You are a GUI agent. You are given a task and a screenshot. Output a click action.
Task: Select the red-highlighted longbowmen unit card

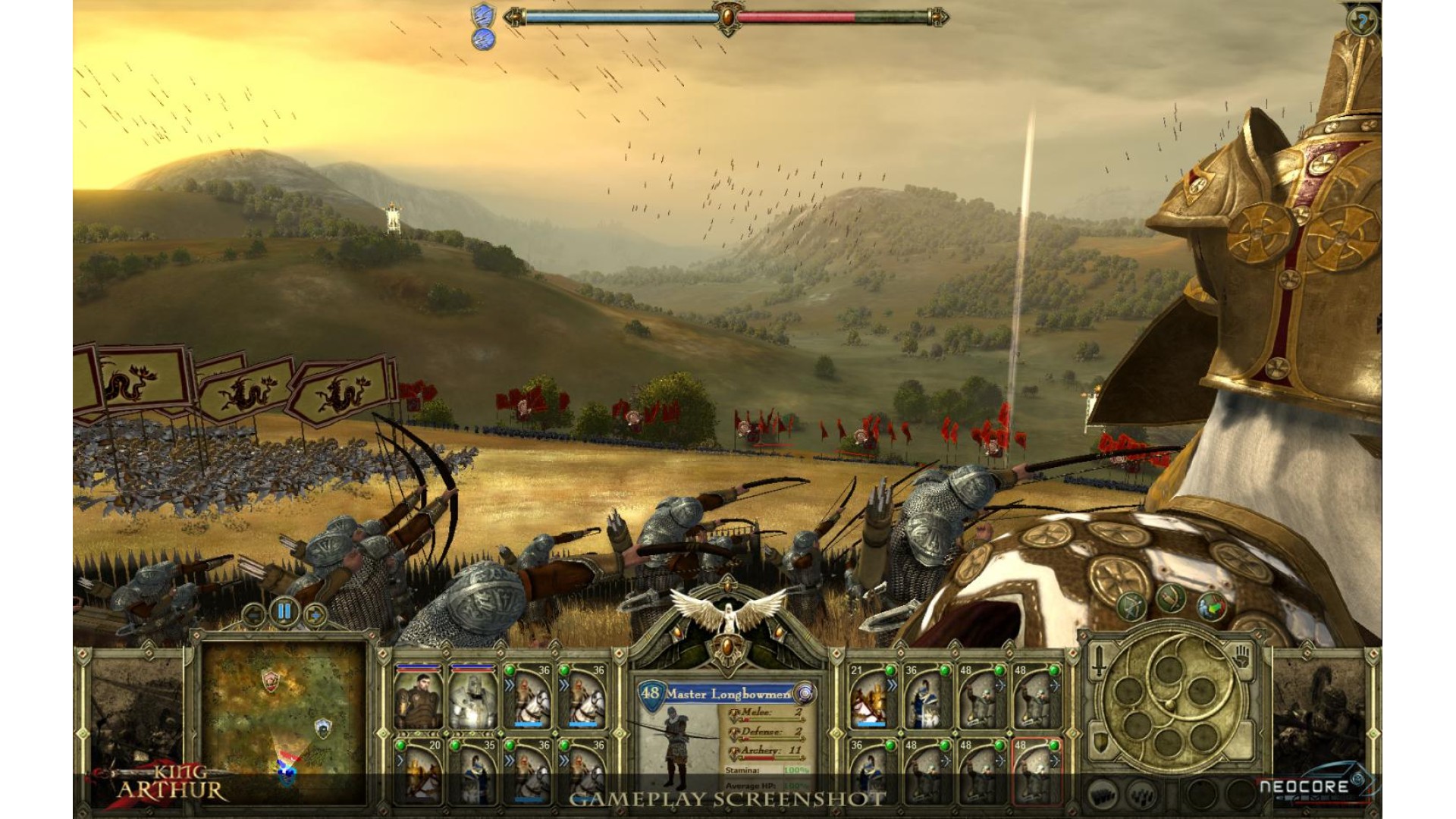(1036, 770)
